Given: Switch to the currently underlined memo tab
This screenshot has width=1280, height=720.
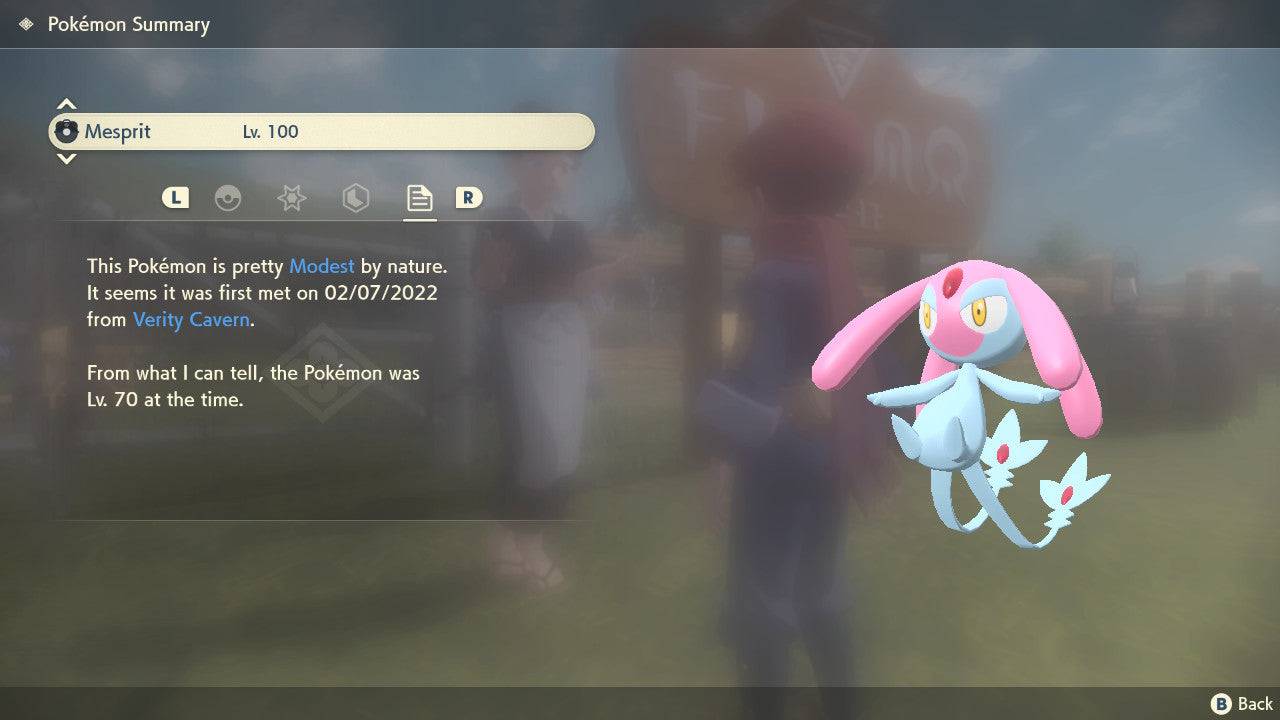Looking at the screenshot, I should [418, 198].
